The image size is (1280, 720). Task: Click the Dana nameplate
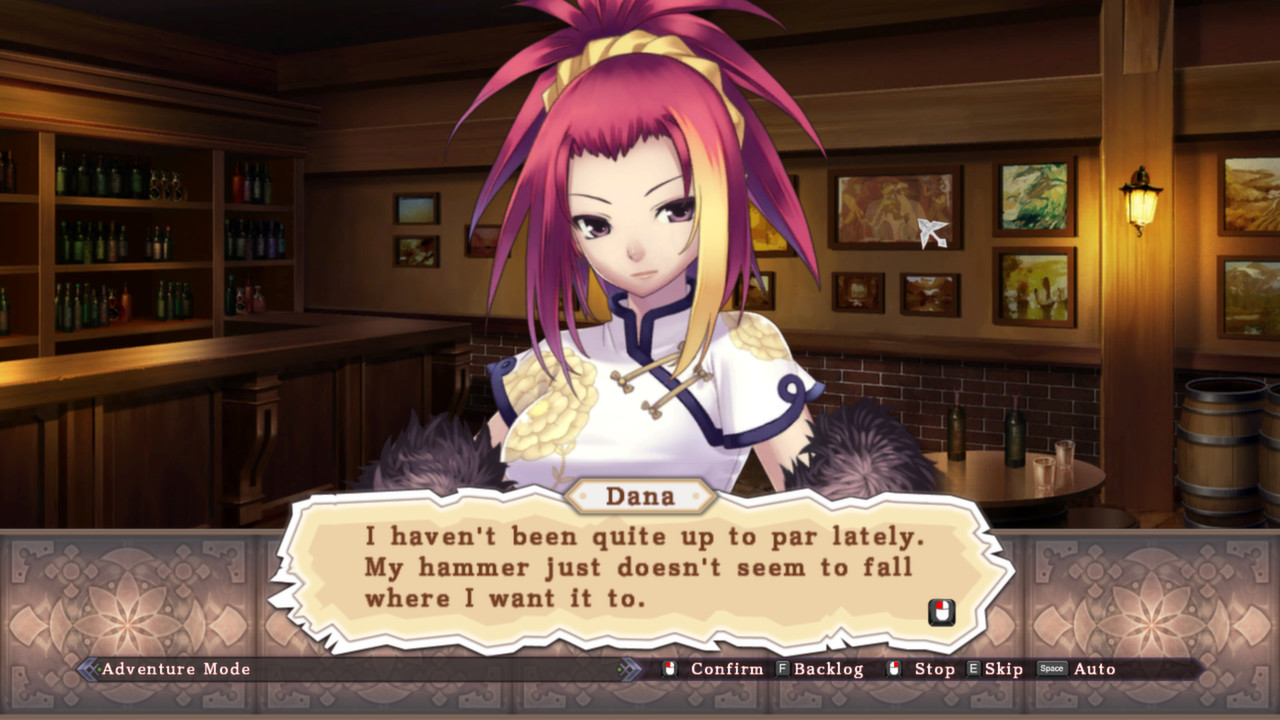[640, 496]
